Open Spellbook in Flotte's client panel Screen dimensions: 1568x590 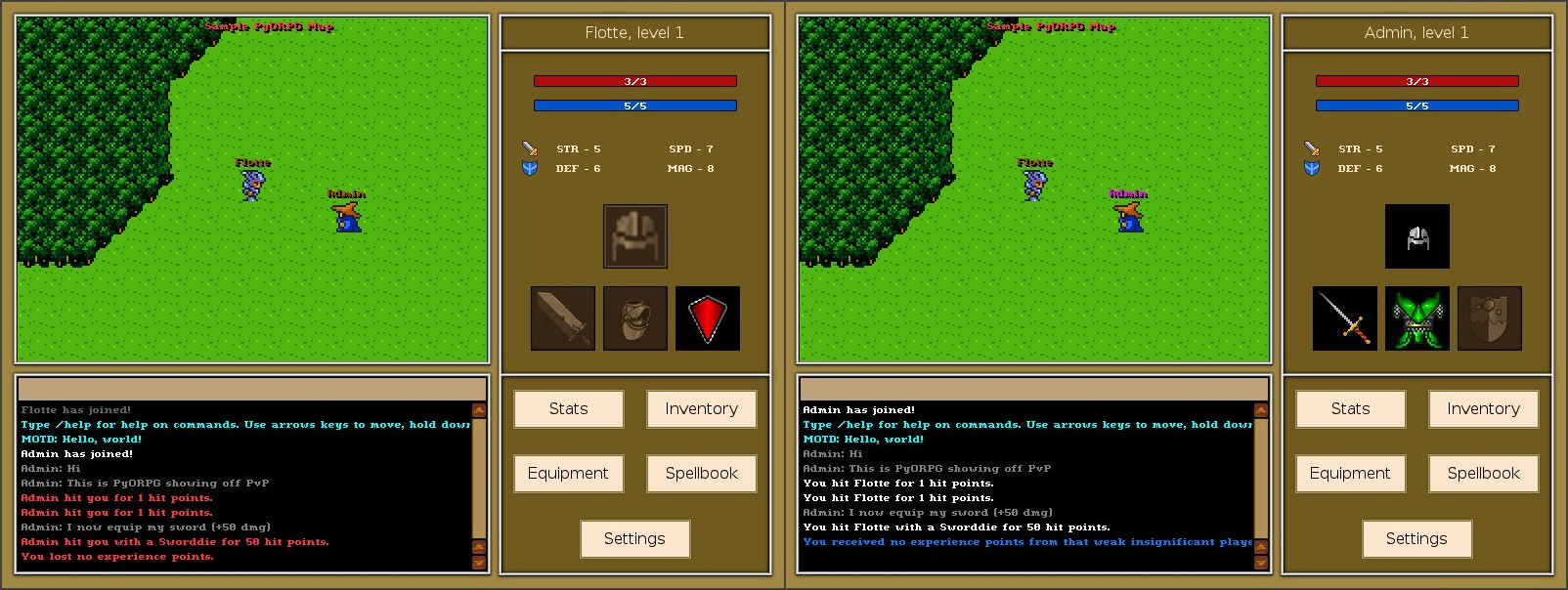pos(701,474)
